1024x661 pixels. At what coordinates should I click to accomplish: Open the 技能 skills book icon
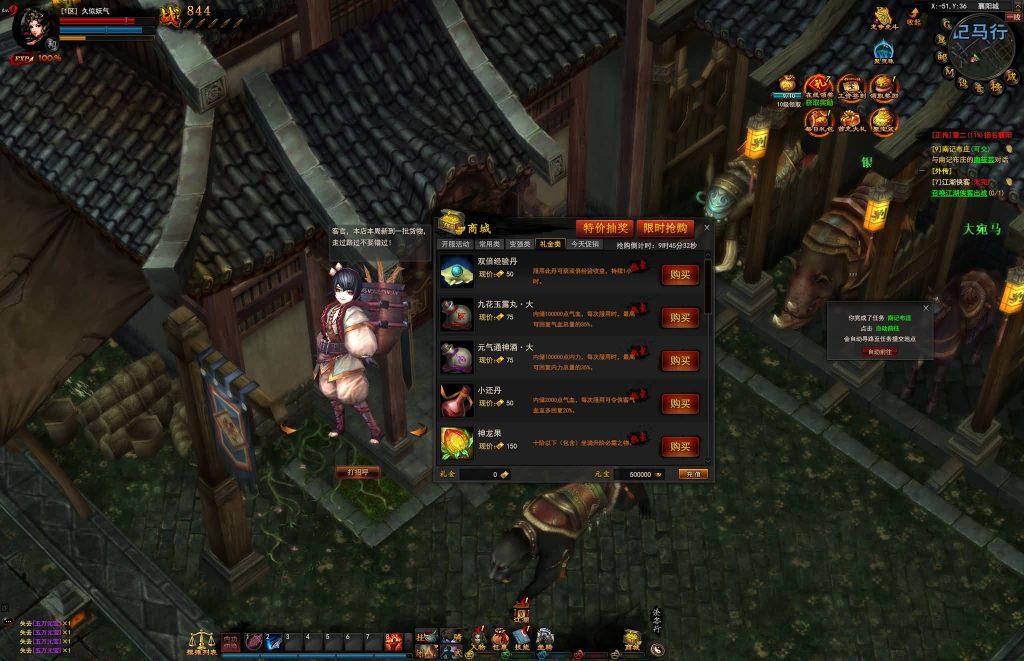(521, 638)
